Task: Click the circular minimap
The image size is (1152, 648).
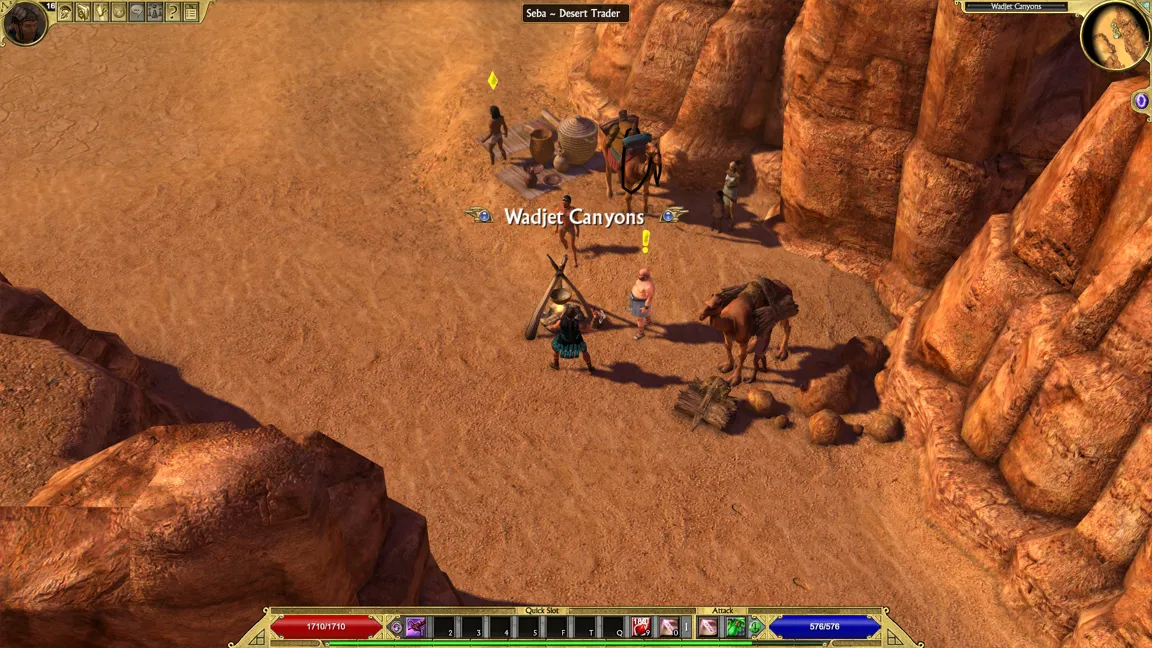Action: (x=1114, y=35)
